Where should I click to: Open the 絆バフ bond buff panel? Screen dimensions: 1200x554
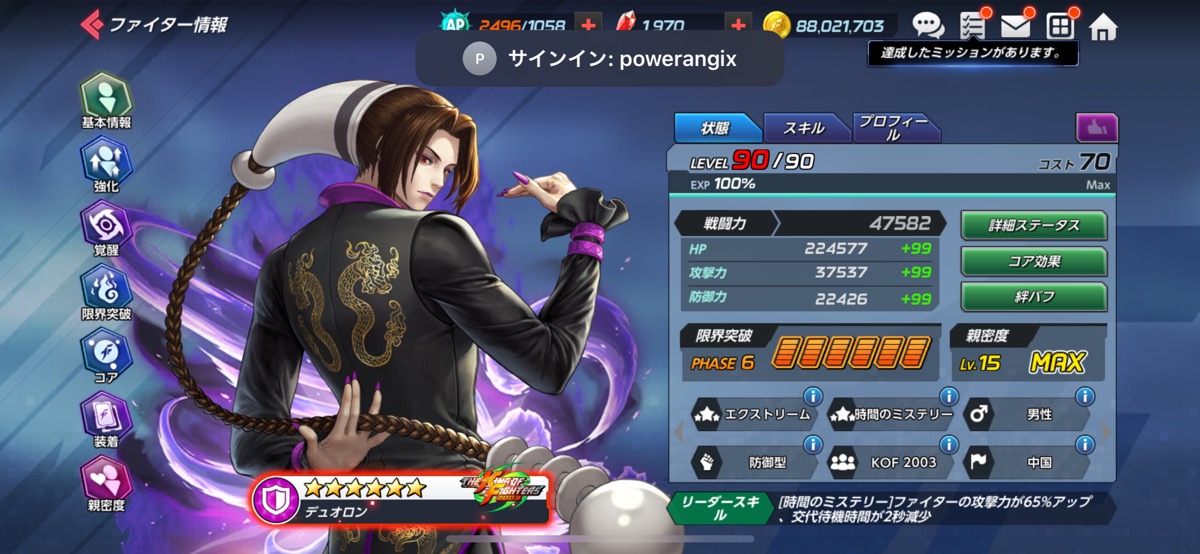click(1033, 297)
